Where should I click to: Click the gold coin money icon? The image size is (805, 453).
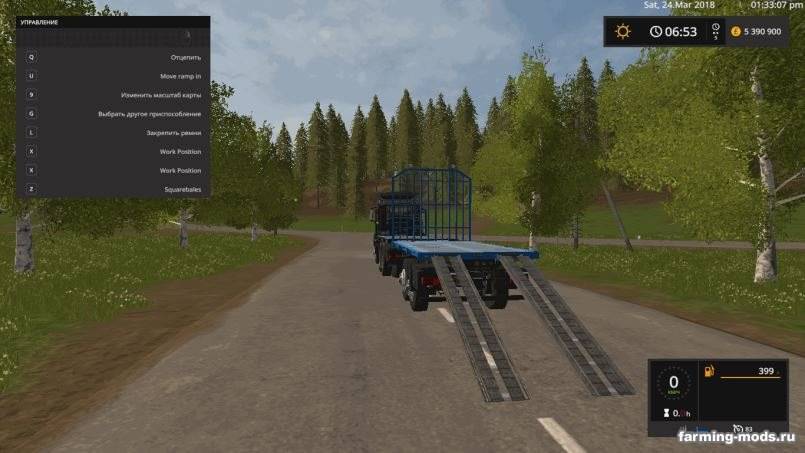(x=736, y=31)
